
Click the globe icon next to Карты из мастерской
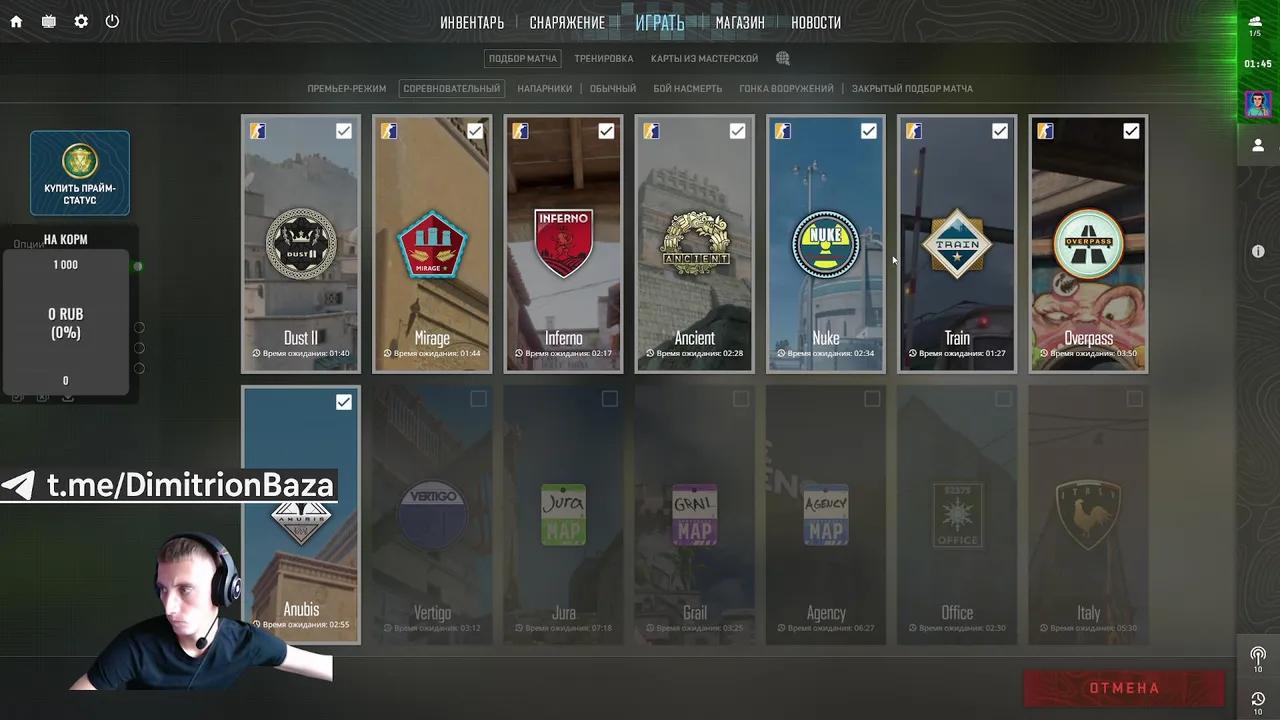coord(782,58)
